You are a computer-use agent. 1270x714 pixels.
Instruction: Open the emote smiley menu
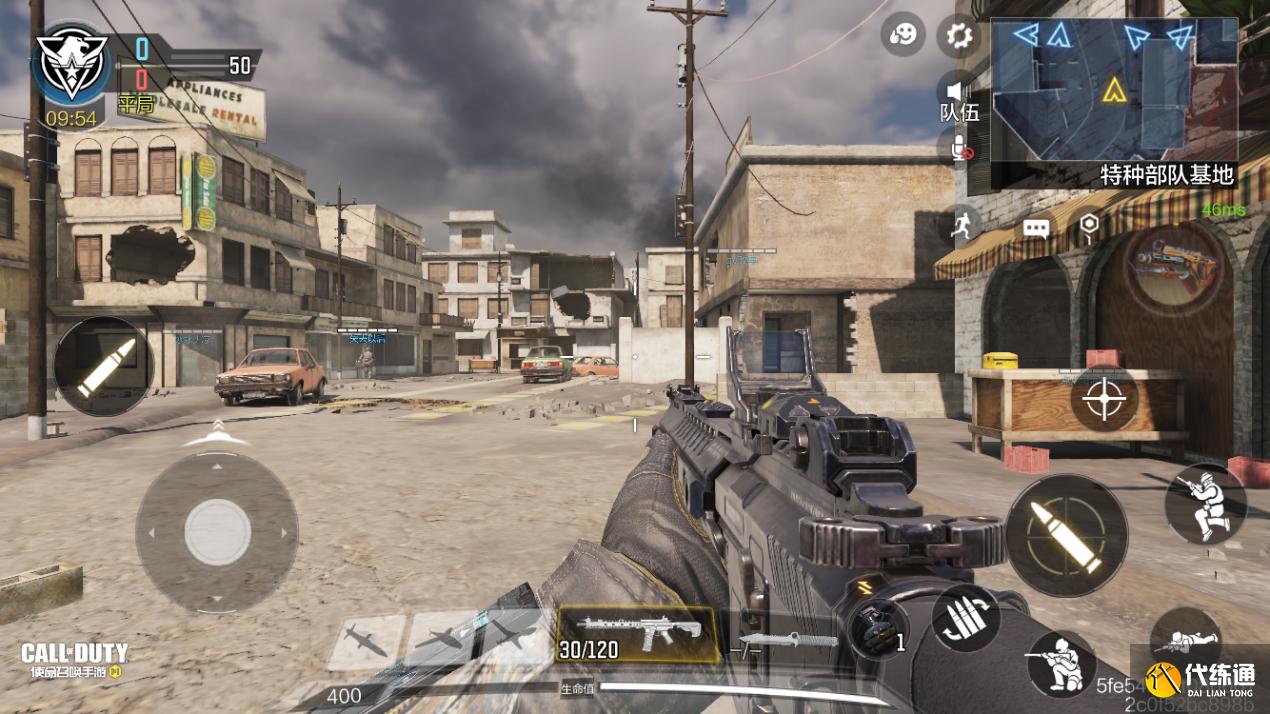902,36
